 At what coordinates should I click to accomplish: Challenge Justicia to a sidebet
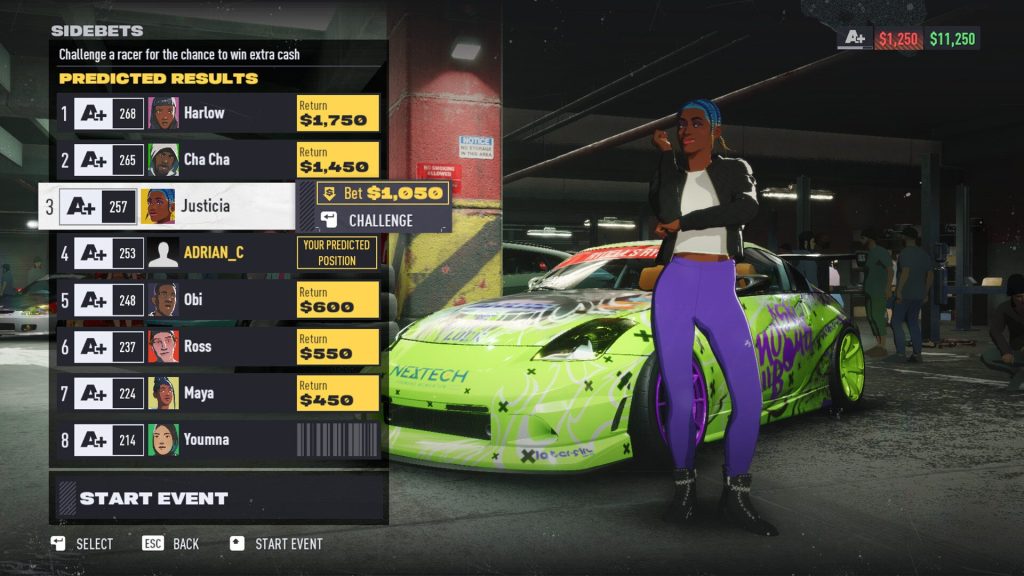tap(381, 220)
